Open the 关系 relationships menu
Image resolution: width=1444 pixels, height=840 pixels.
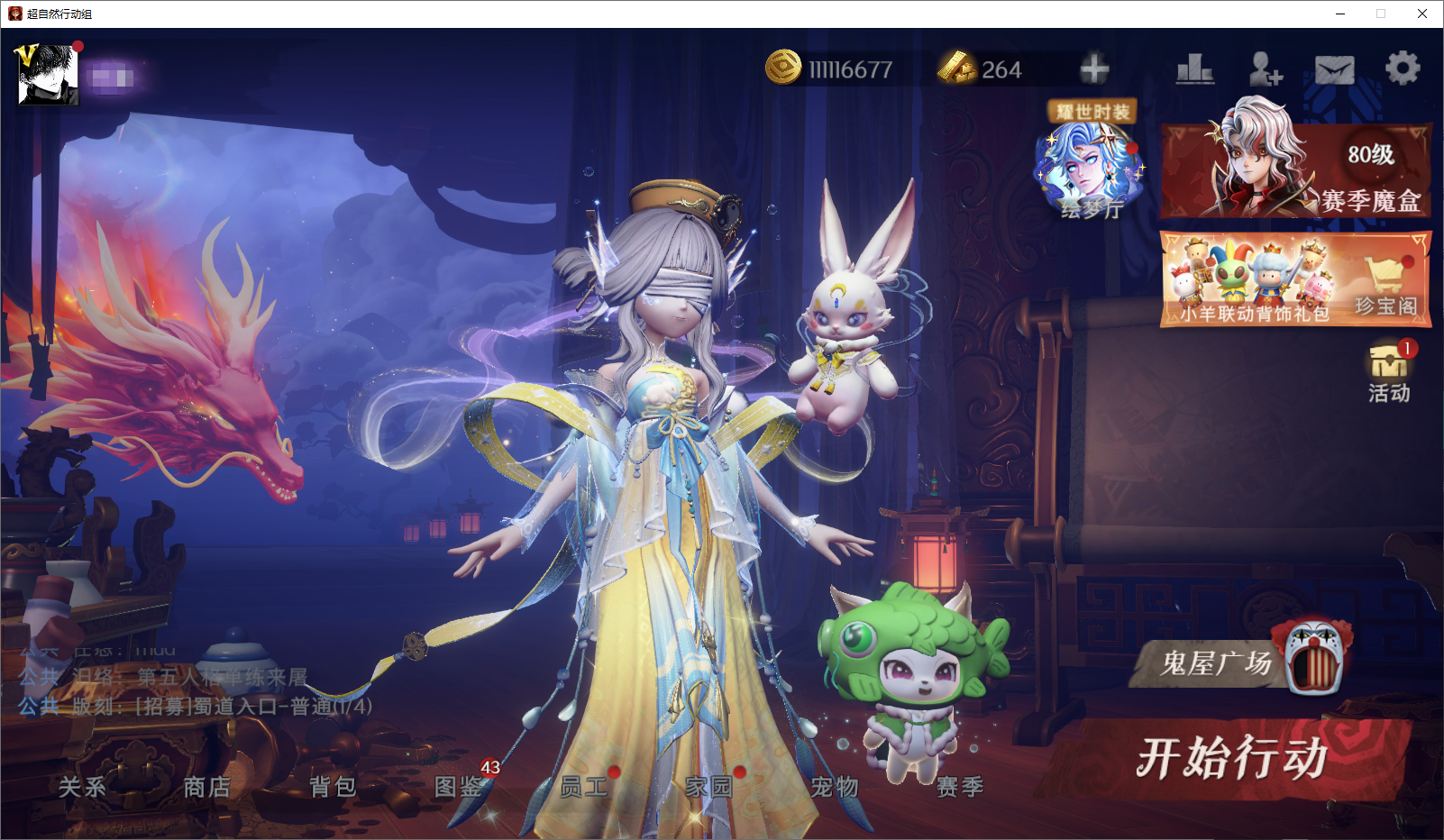(82, 787)
